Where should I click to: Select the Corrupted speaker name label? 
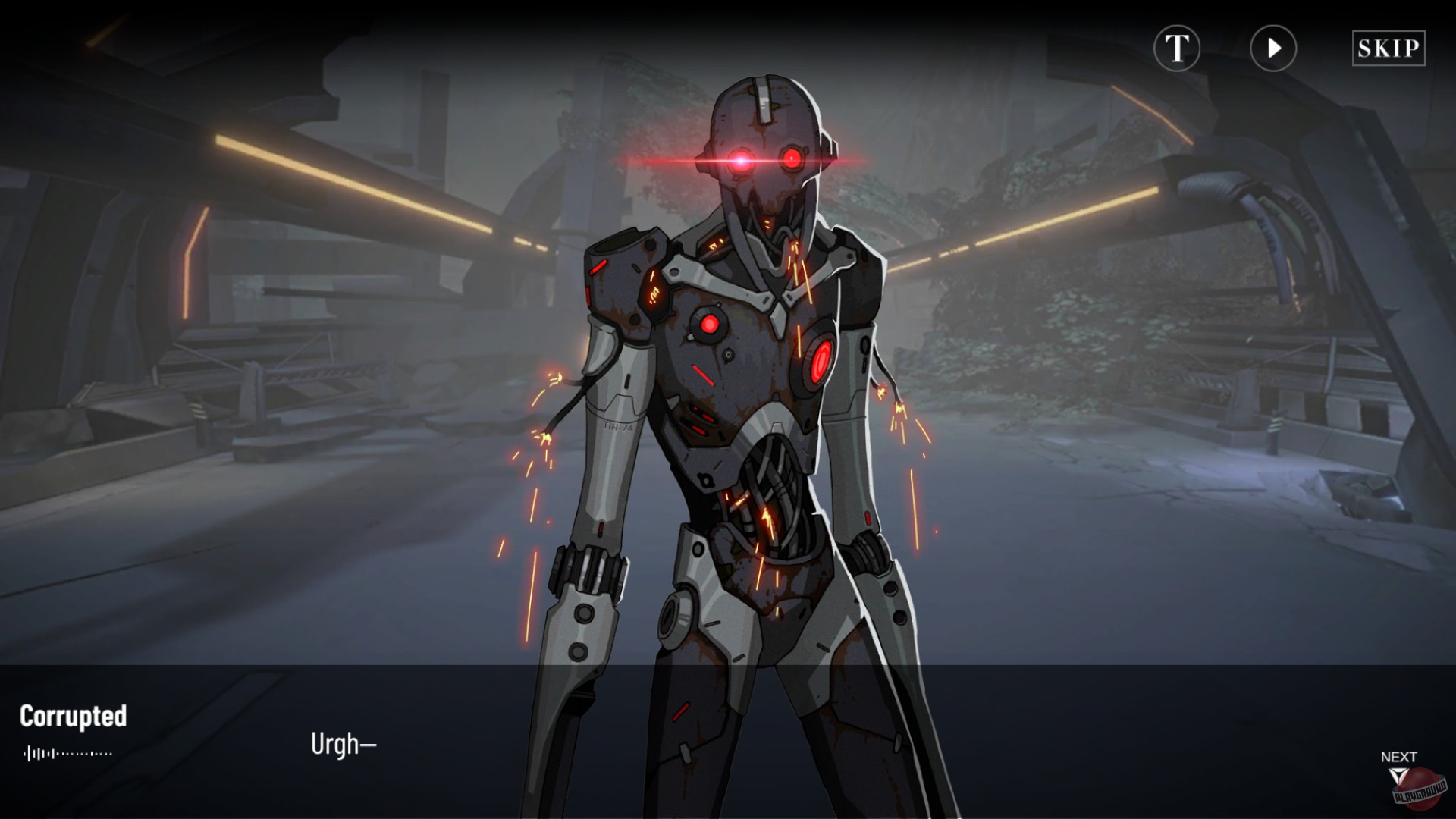[x=75, y=716]
